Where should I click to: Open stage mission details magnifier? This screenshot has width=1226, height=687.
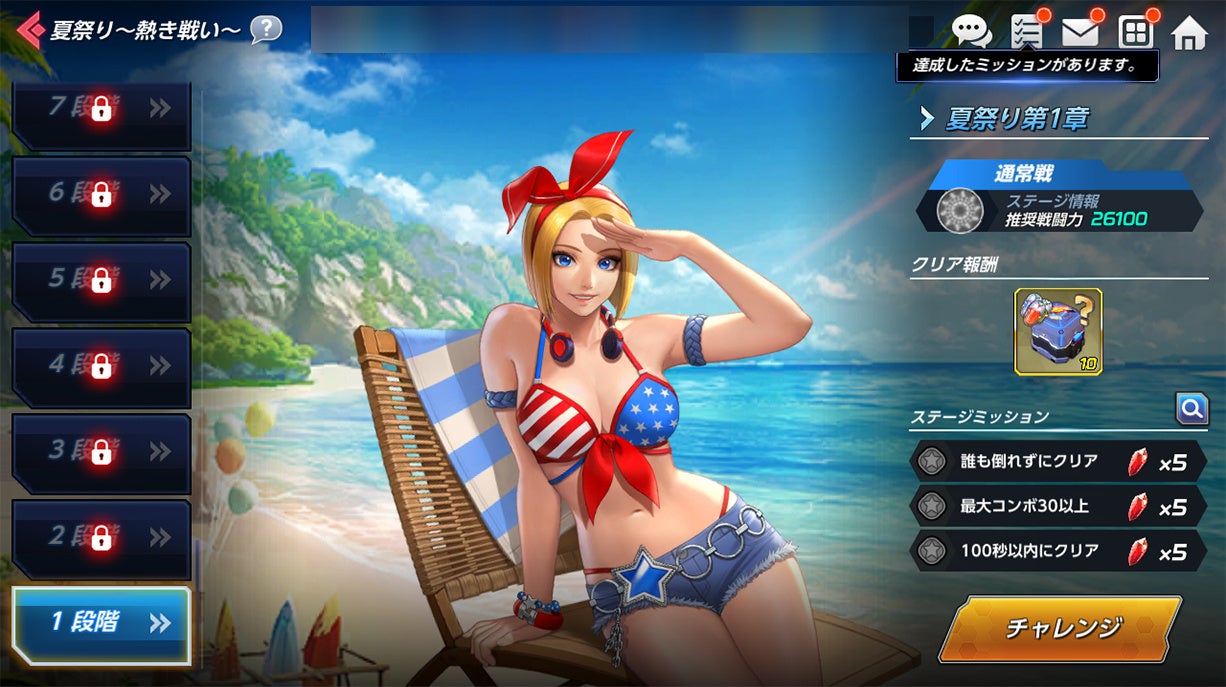[1191, 408]
